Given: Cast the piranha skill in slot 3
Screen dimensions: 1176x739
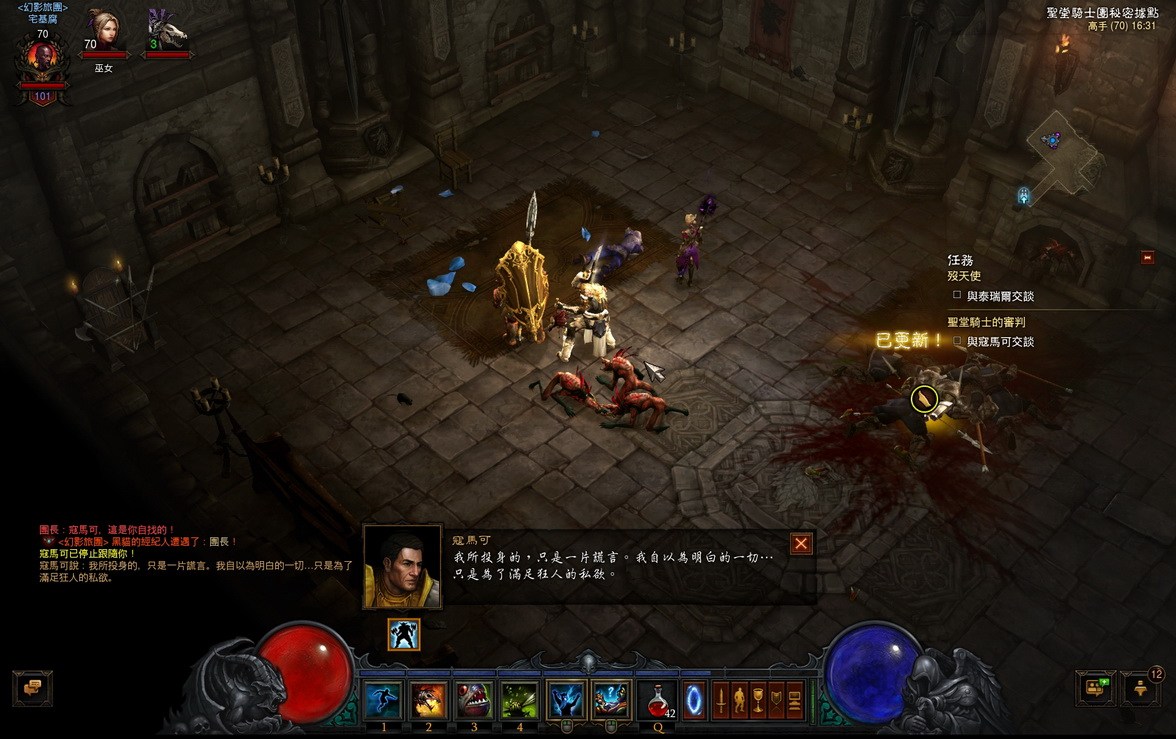Looking at the screenshot, I should coord(474,699).
